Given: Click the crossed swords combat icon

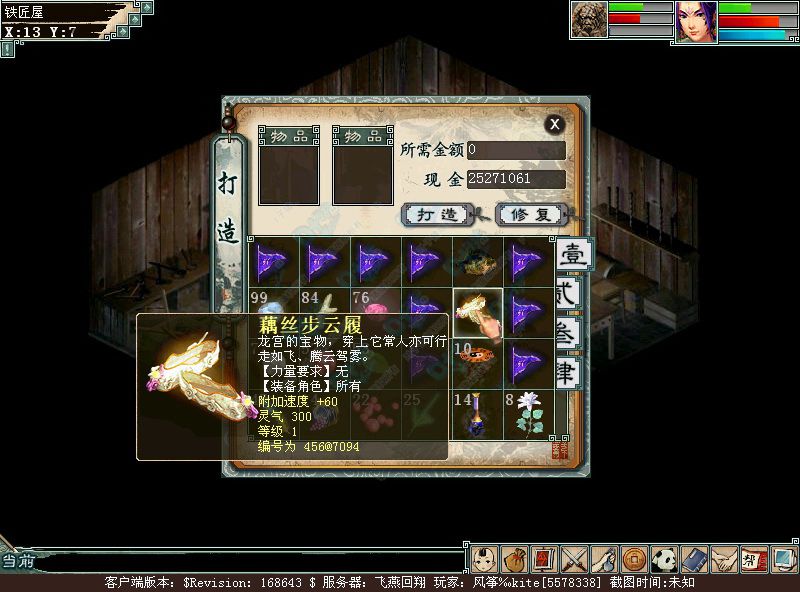Looking at the screenshot, I should 573,558.
